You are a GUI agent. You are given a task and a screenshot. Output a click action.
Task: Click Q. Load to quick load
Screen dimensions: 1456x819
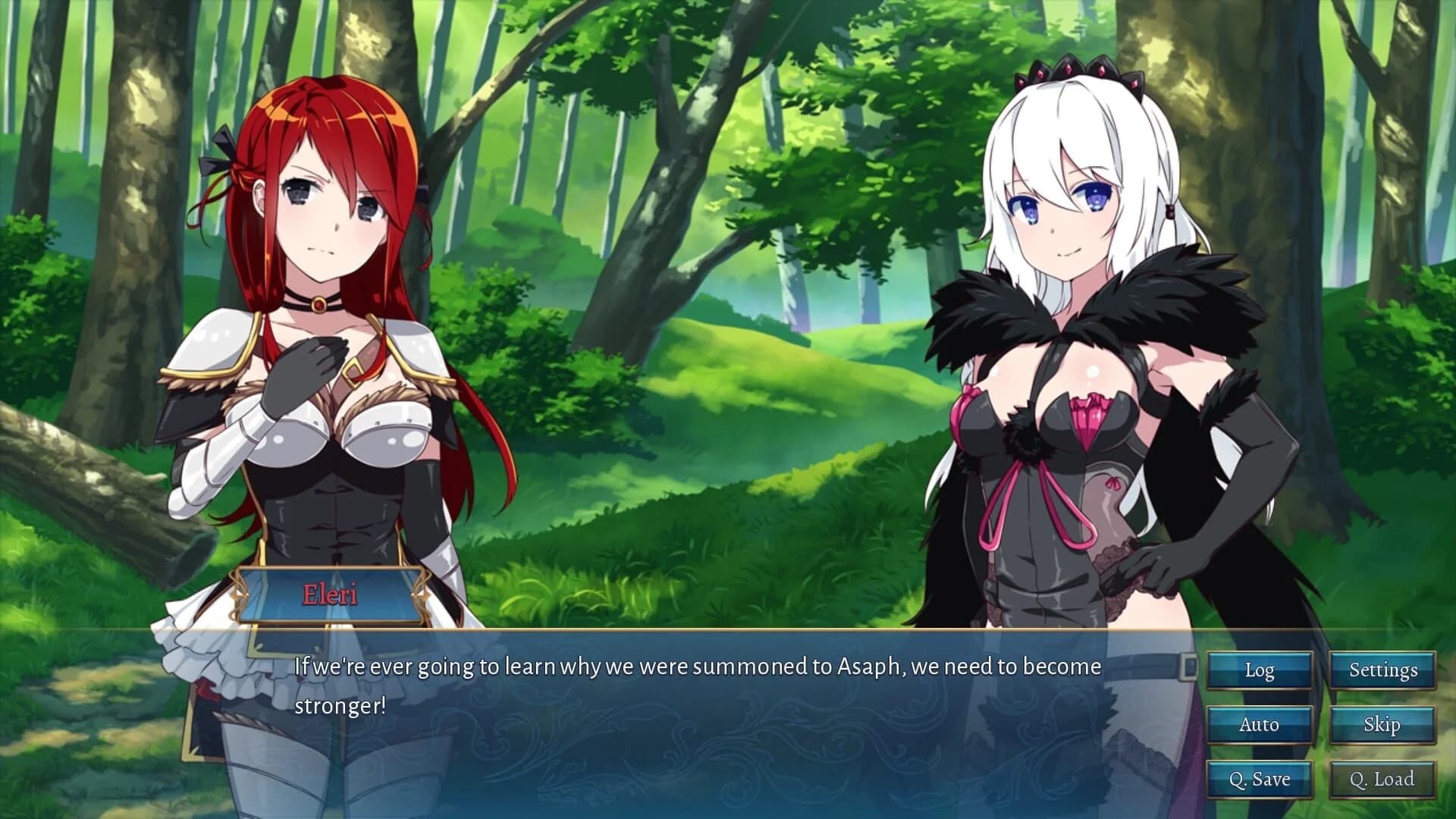(x=1382, y=779)
